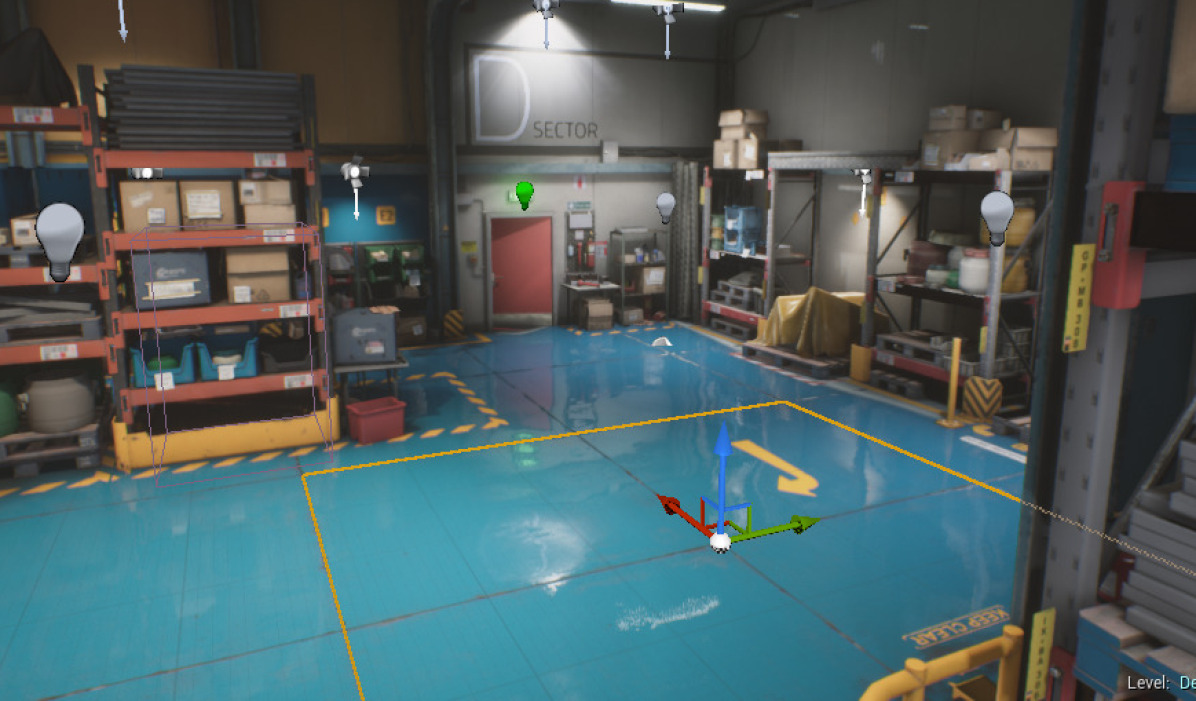Select the green light bulb icon above the red door
This screenshot has width=1196, height=701.
point(524,194)
